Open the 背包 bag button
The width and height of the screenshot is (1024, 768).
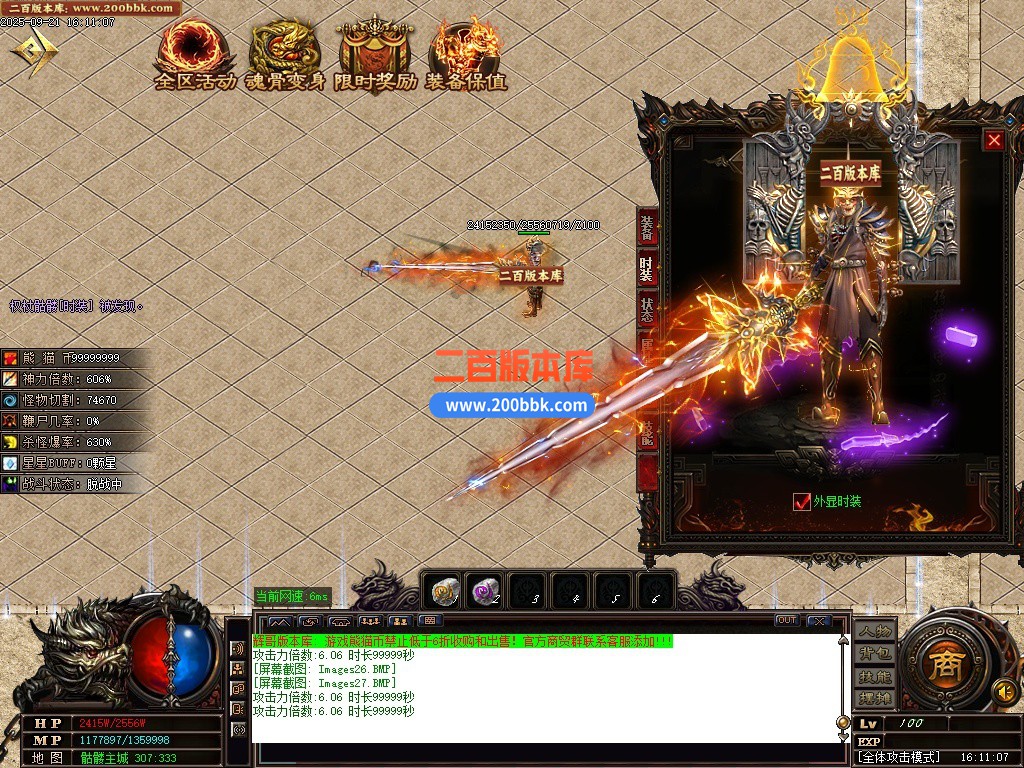pyautogui.click(x=873, y=654)
